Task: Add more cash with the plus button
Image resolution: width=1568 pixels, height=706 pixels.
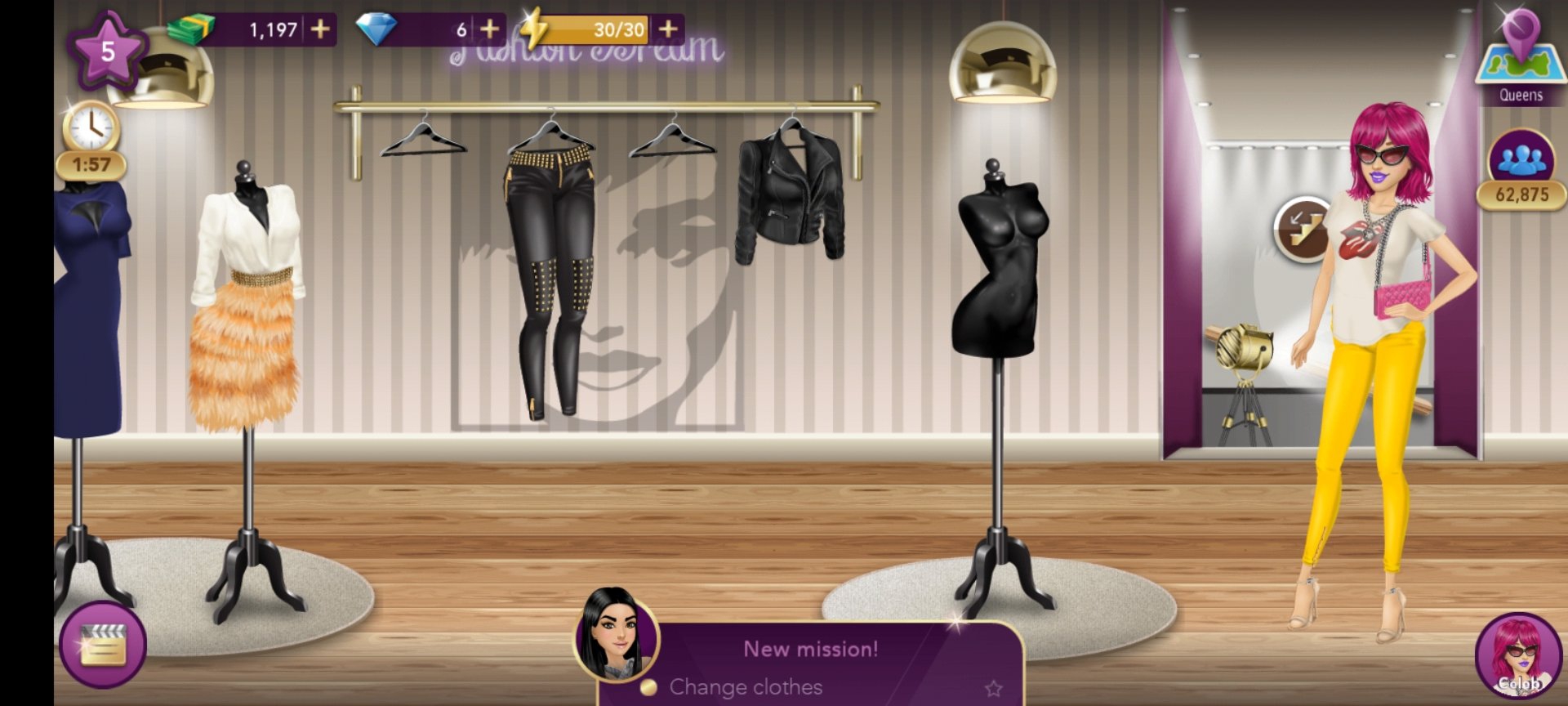Action: click(x=320, y=29)
